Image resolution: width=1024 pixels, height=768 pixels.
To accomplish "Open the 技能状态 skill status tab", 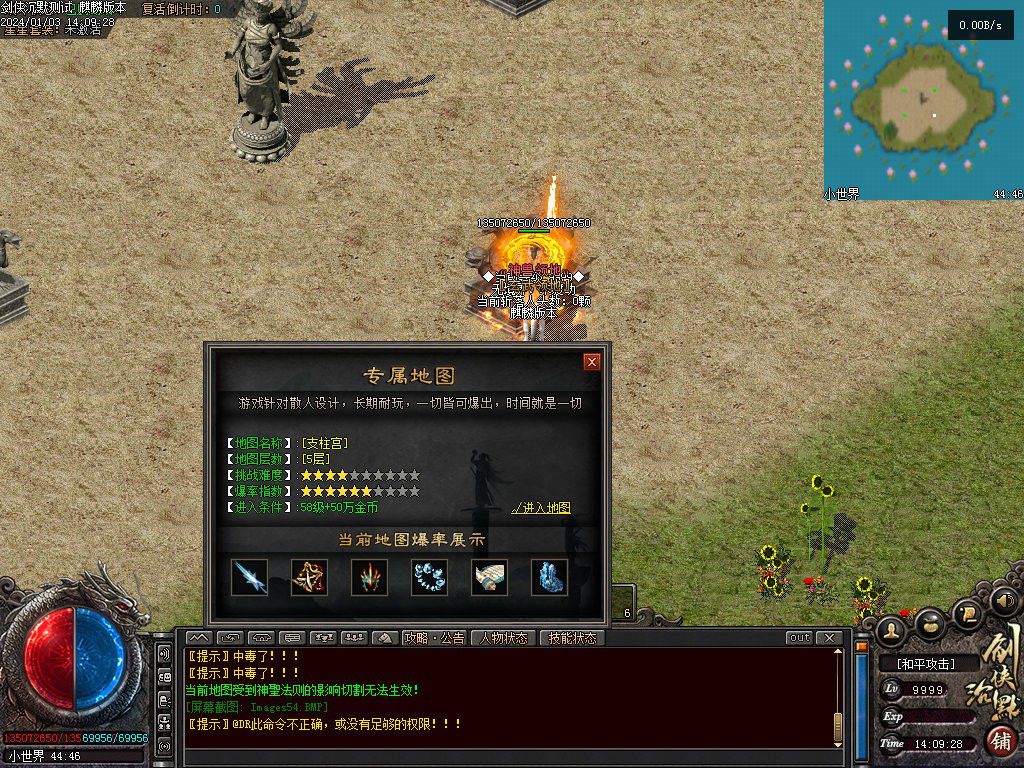I will (x=572, y=638).
